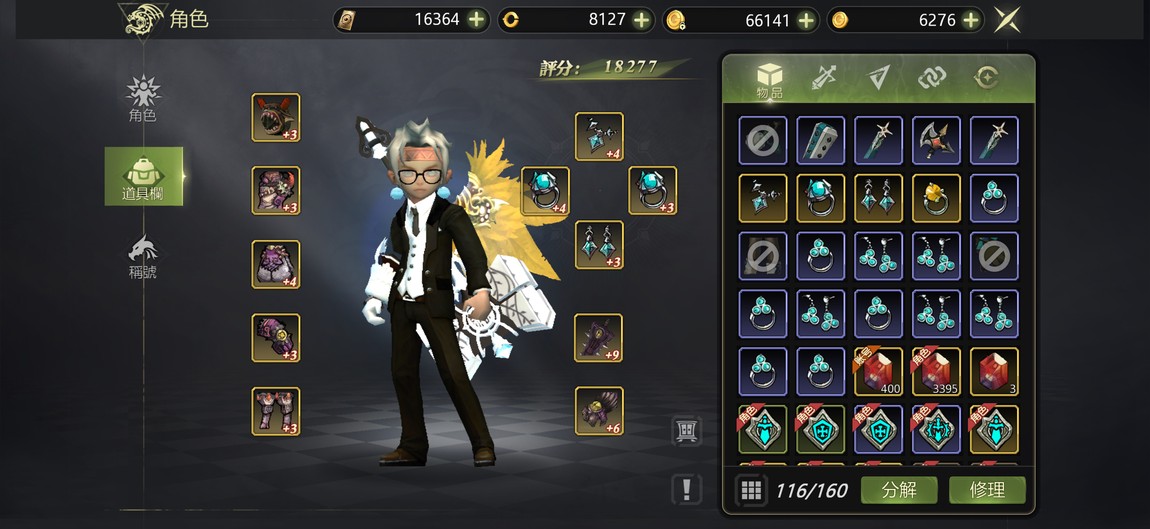Open the exclamation mark info button
This screenshot has height=529, width=1150.
click(686, 489)
